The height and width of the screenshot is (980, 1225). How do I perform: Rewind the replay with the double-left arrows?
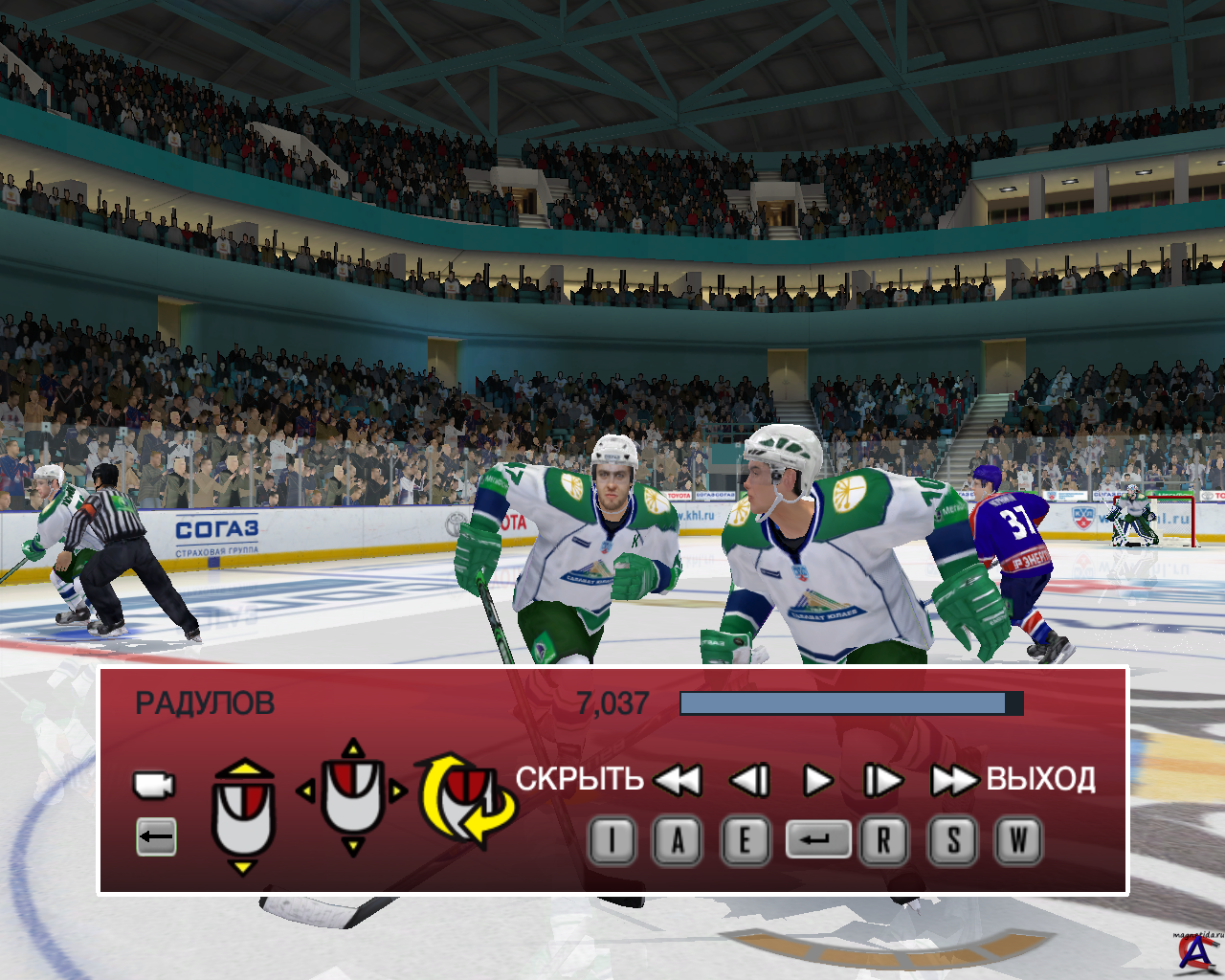coord(678,781)
